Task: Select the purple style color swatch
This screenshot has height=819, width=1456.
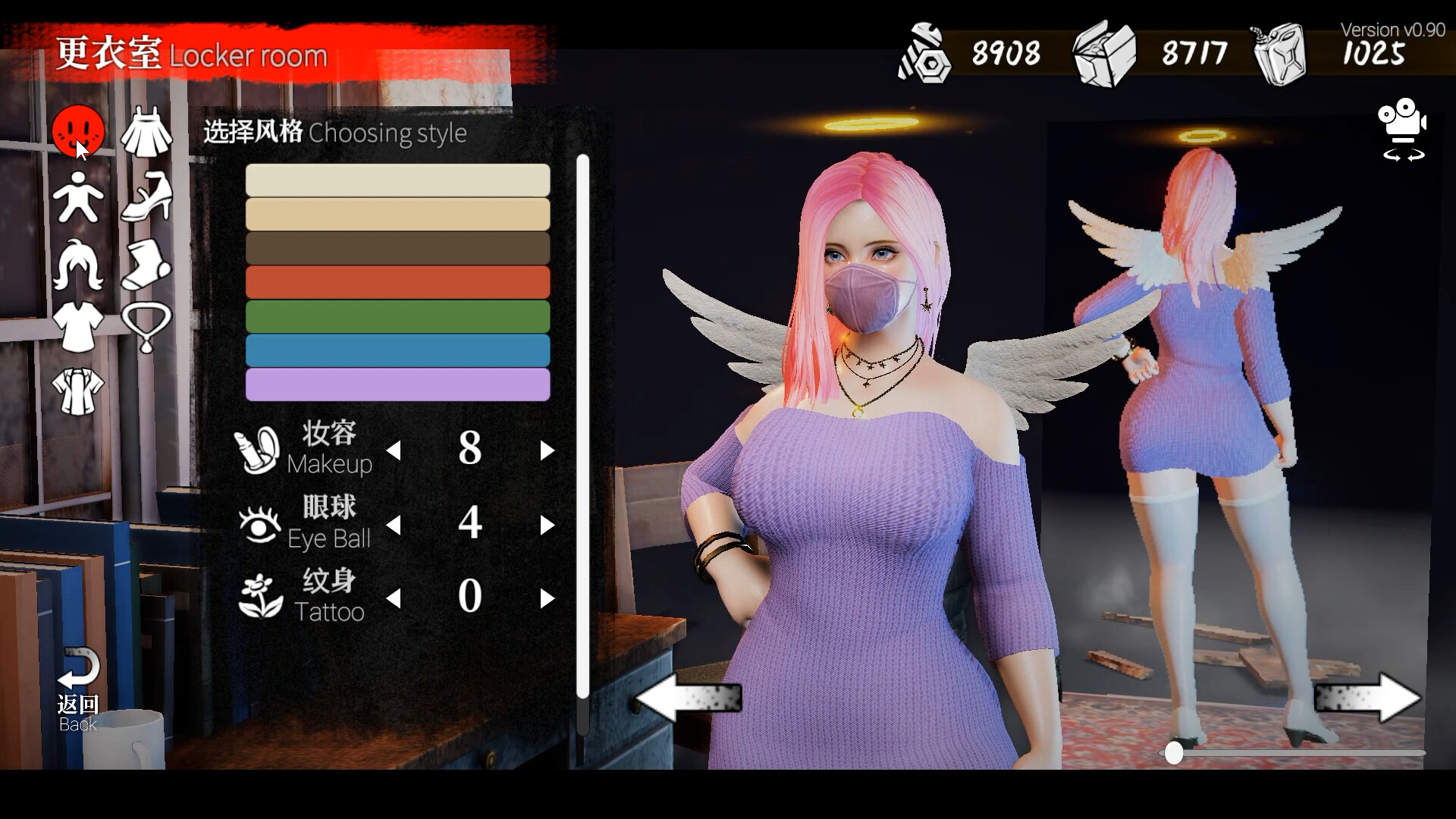Action: pos(397,384)
